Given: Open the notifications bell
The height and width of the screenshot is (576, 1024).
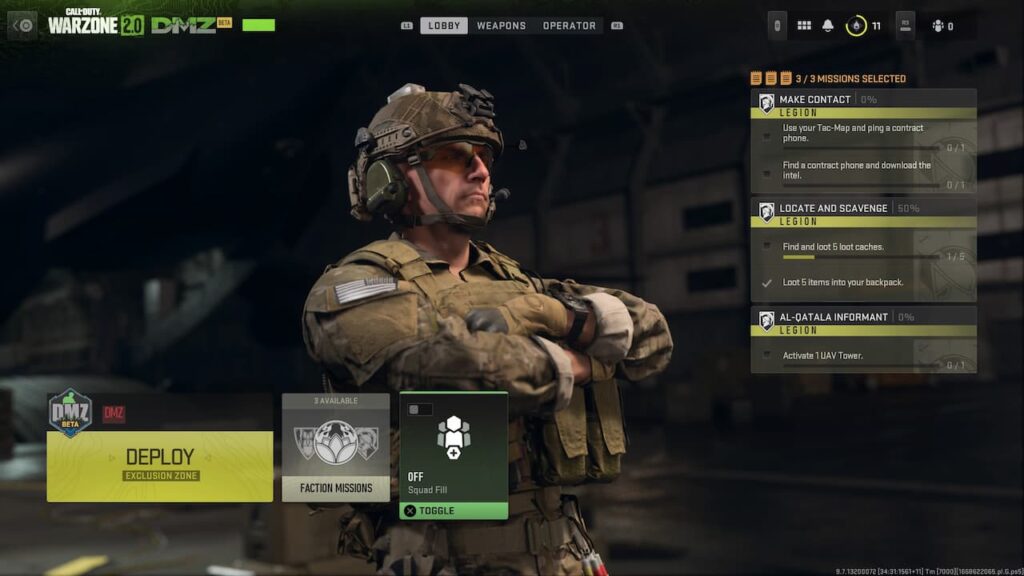Looking at the screenshot, I should coord(828,26).
